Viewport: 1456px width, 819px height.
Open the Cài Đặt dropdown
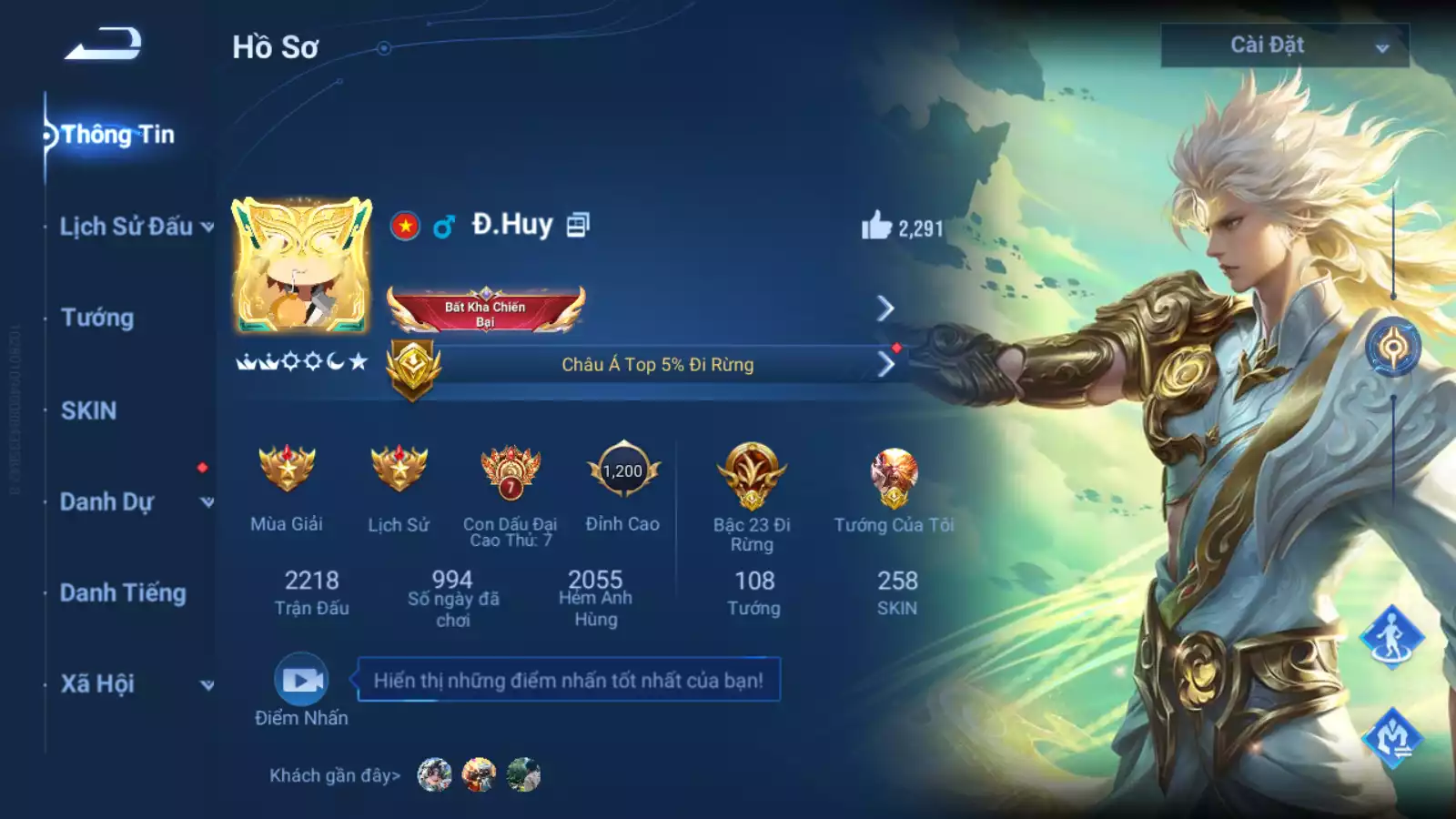click(x=1284, y=45)
